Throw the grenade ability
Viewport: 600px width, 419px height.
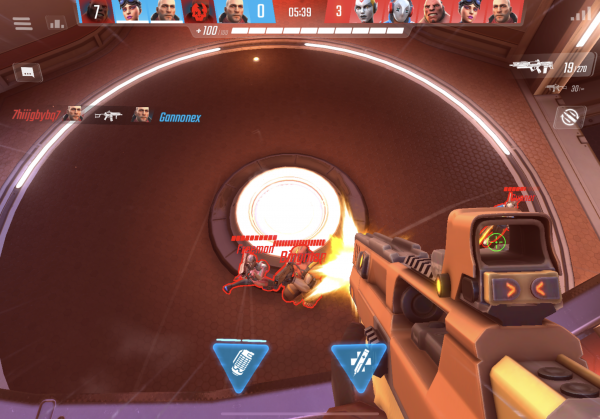[x=240, y=363]
